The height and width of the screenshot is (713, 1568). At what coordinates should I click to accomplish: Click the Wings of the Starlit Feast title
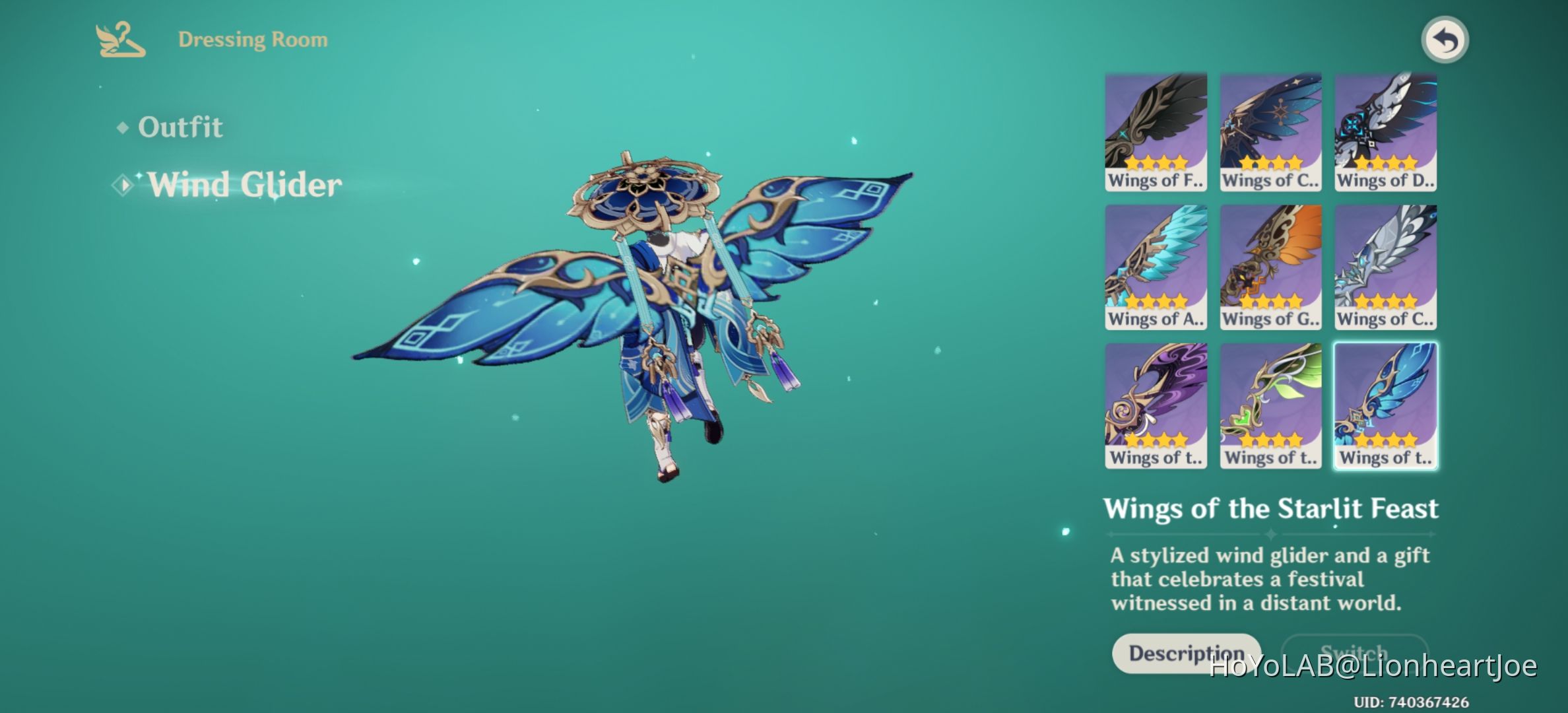click(1274, 510)
